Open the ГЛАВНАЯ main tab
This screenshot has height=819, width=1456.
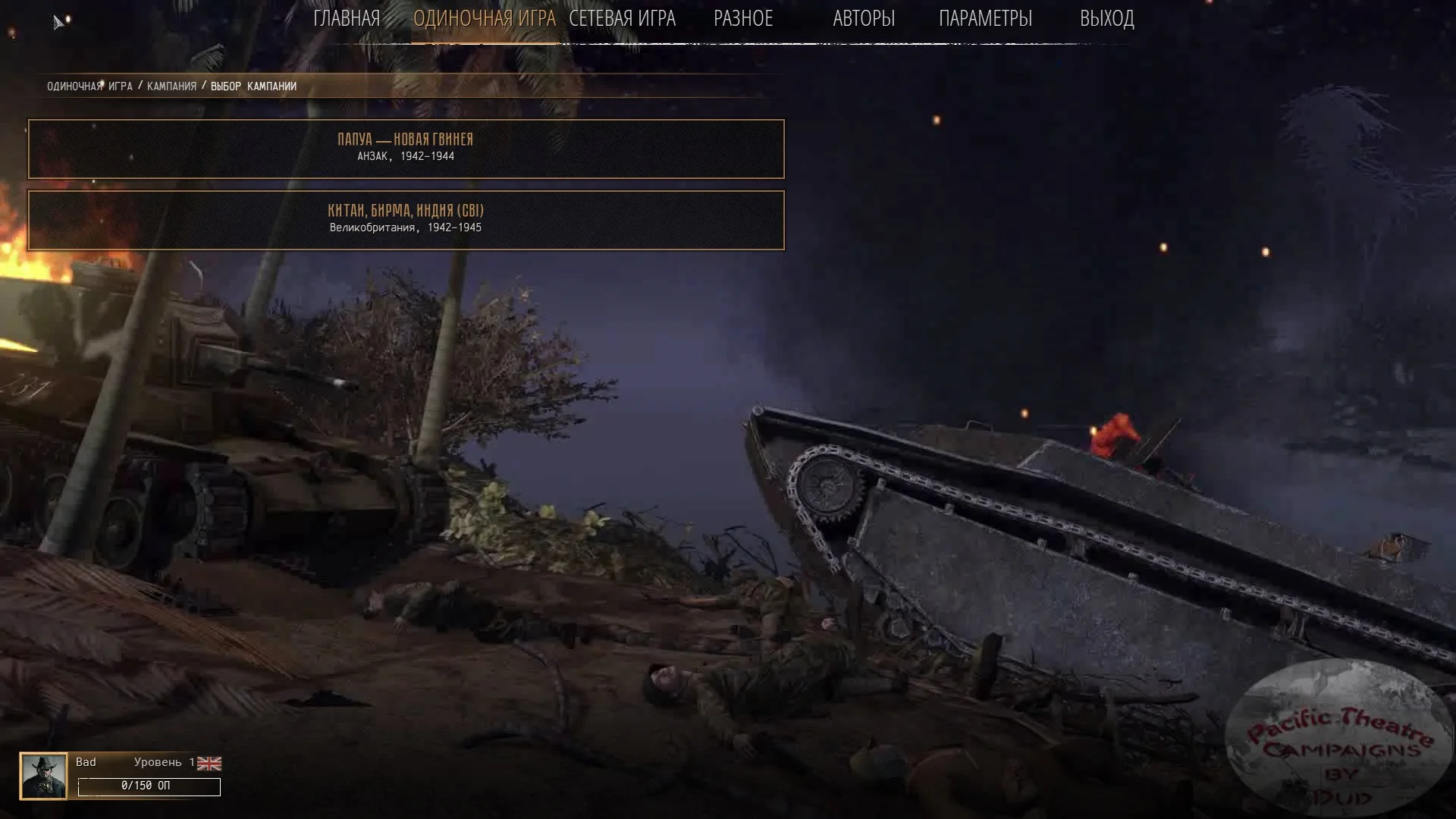pos(347,18)
